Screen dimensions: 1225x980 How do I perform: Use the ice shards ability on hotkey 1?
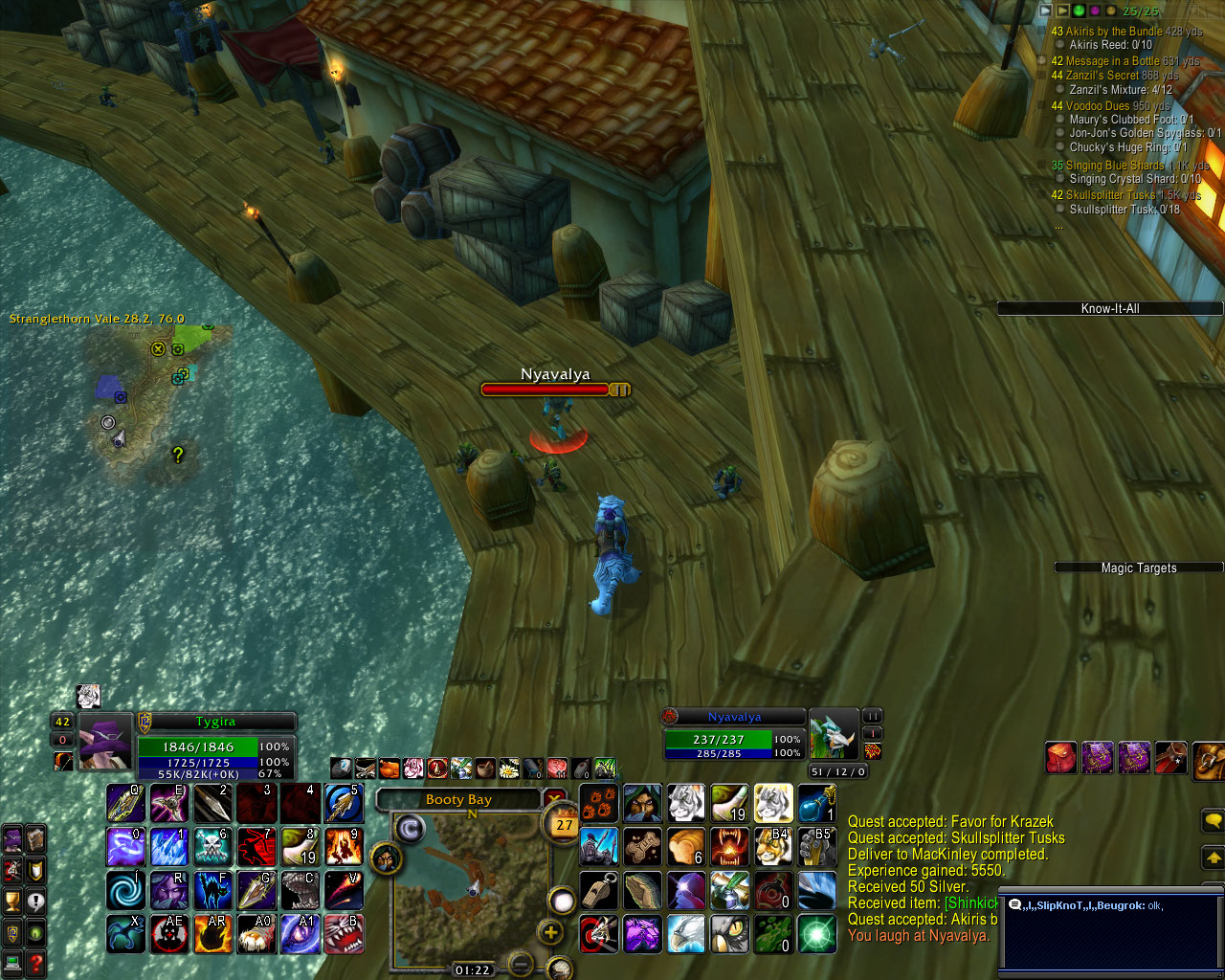pyautogui.click(x=169, y=847)
